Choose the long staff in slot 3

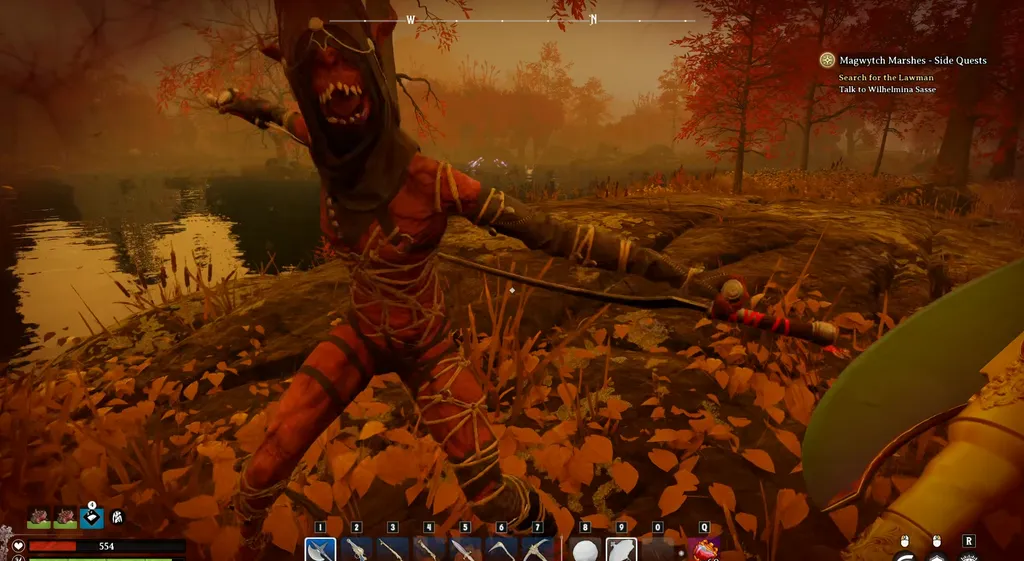click(x=393, y=550)
